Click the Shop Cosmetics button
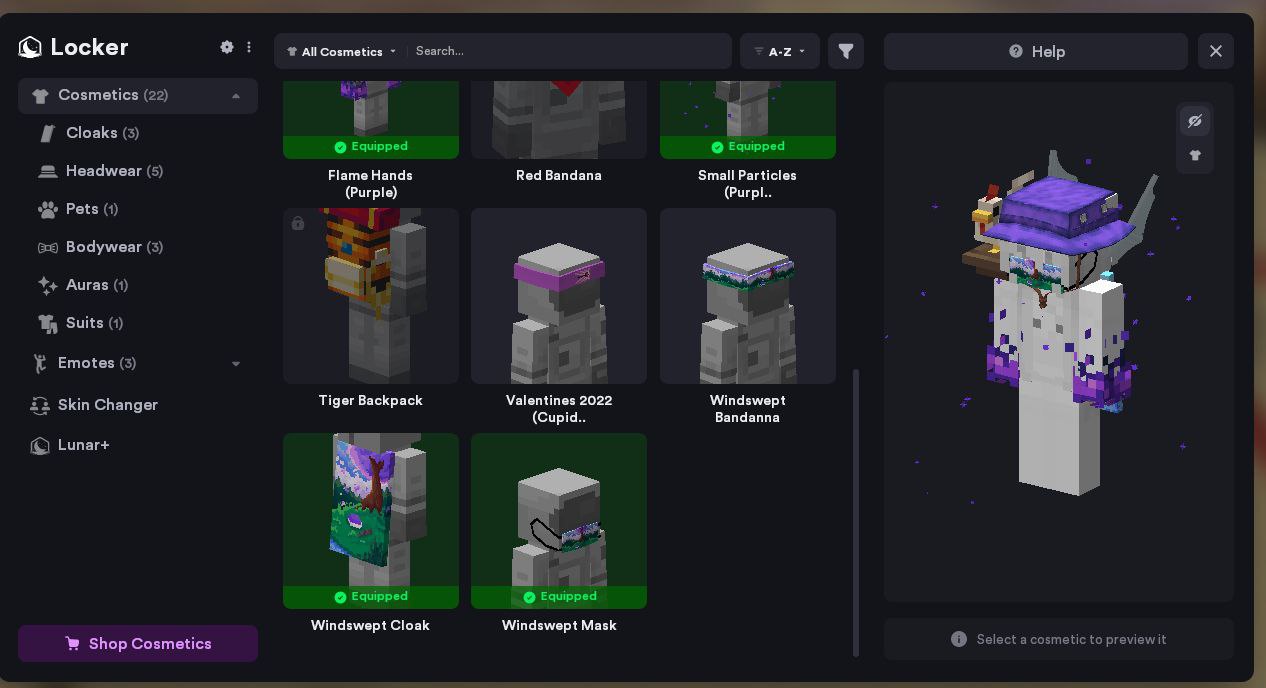Screen dimensions: 1266x688 pos(138,644)
